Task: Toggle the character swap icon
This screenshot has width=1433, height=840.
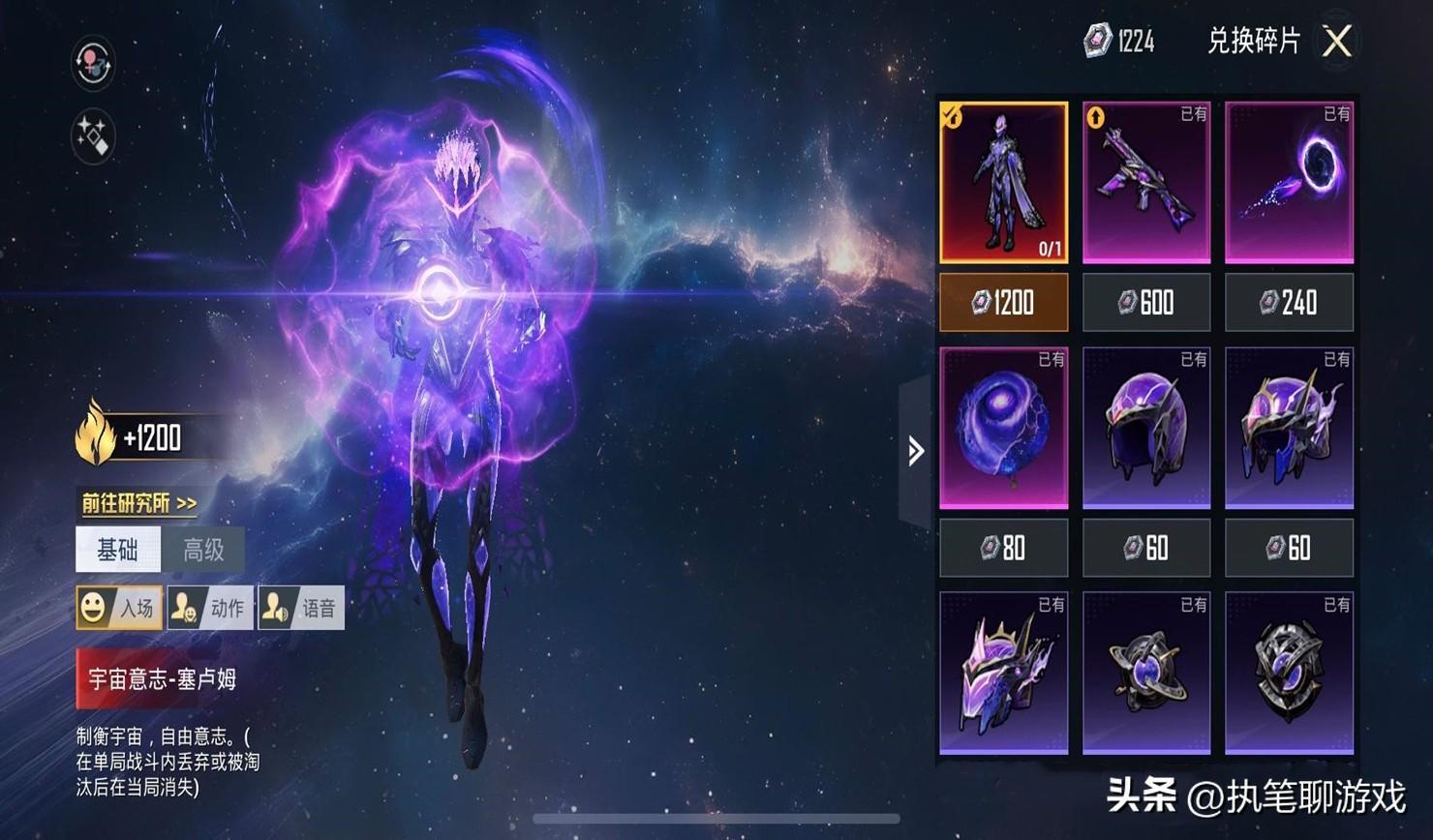Action: 94,64
